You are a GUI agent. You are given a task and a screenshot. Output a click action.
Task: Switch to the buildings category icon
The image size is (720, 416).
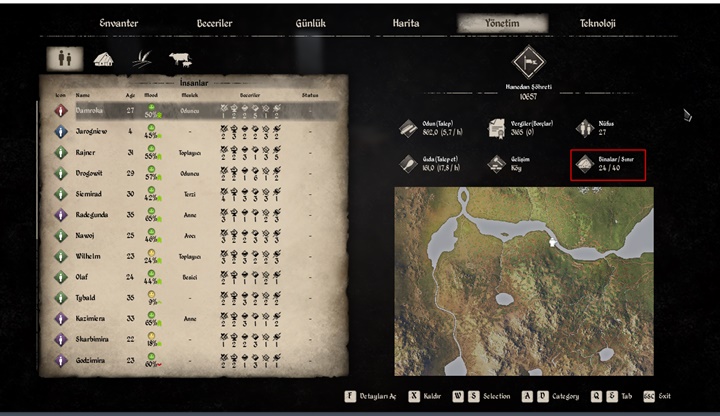(x=103, y=59)
